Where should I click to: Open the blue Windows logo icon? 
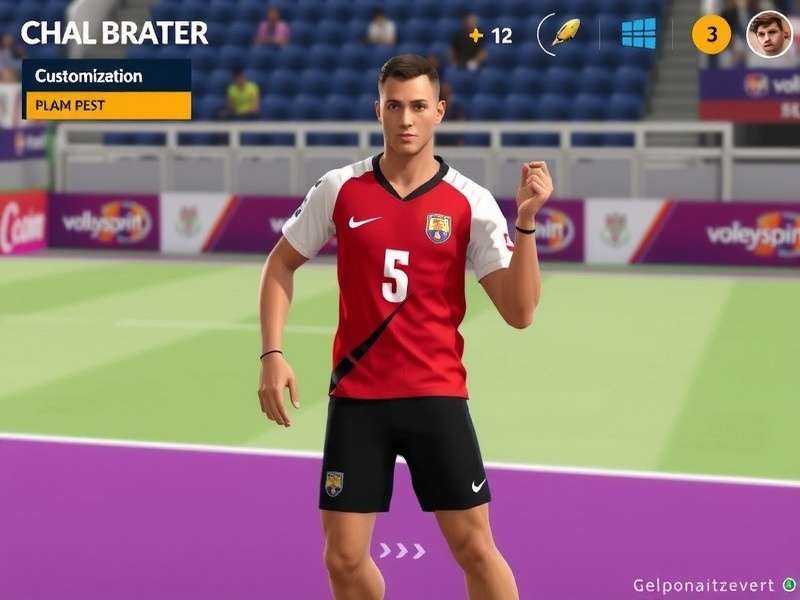tap(638, 34)
